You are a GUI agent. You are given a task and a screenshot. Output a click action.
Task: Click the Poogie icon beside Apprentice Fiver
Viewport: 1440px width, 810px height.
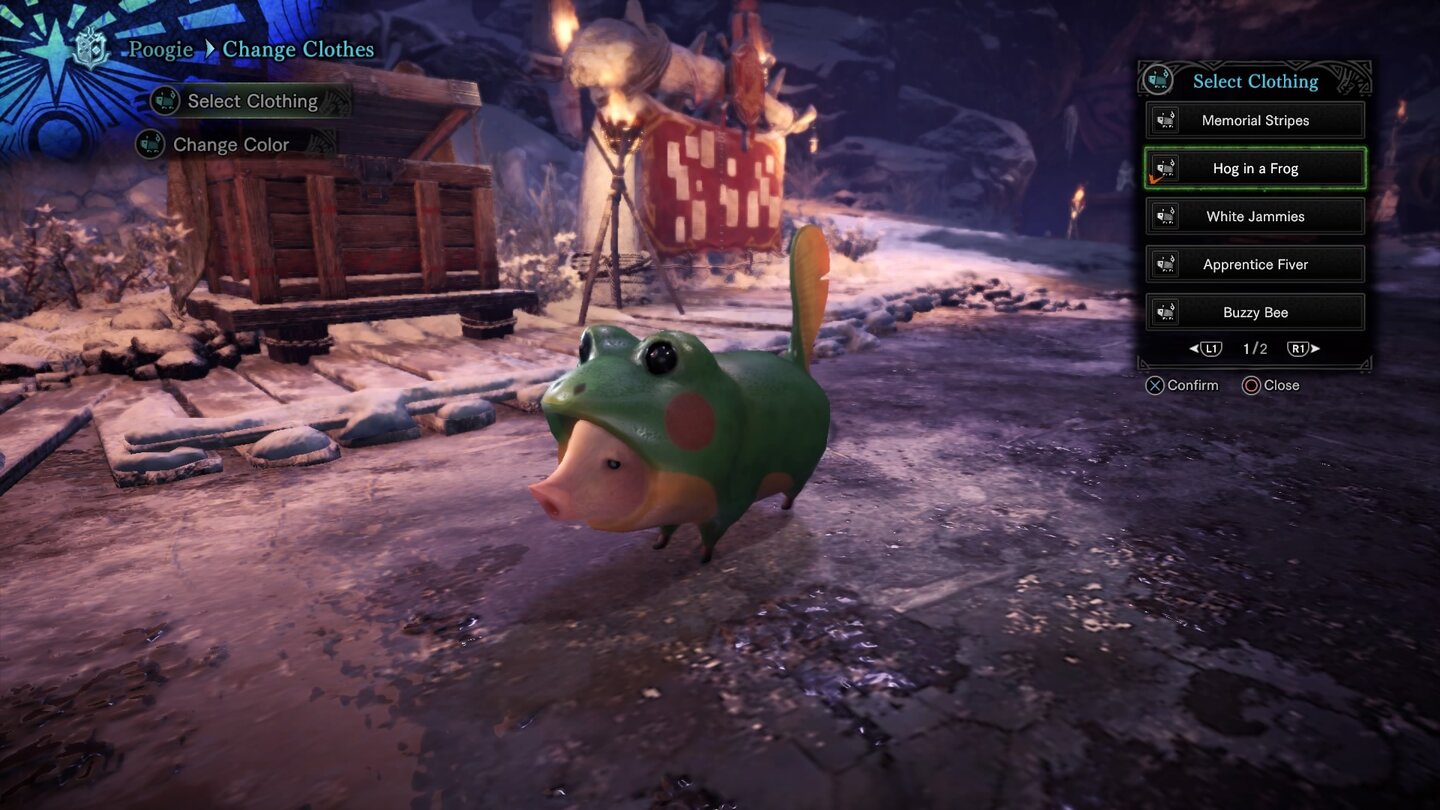pos(1167,264)
